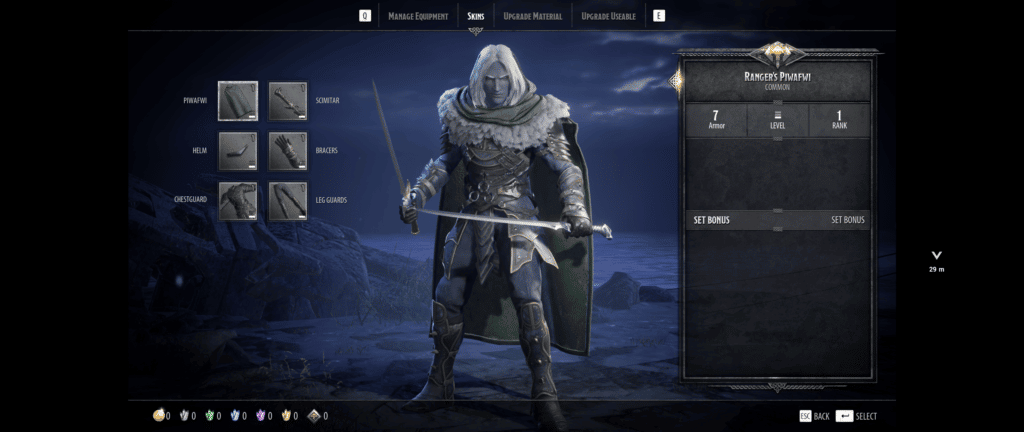This screenshot has height=432, width=1024.
Task: Open the Manage Equipment tab
Action: (x=419, y=16)
